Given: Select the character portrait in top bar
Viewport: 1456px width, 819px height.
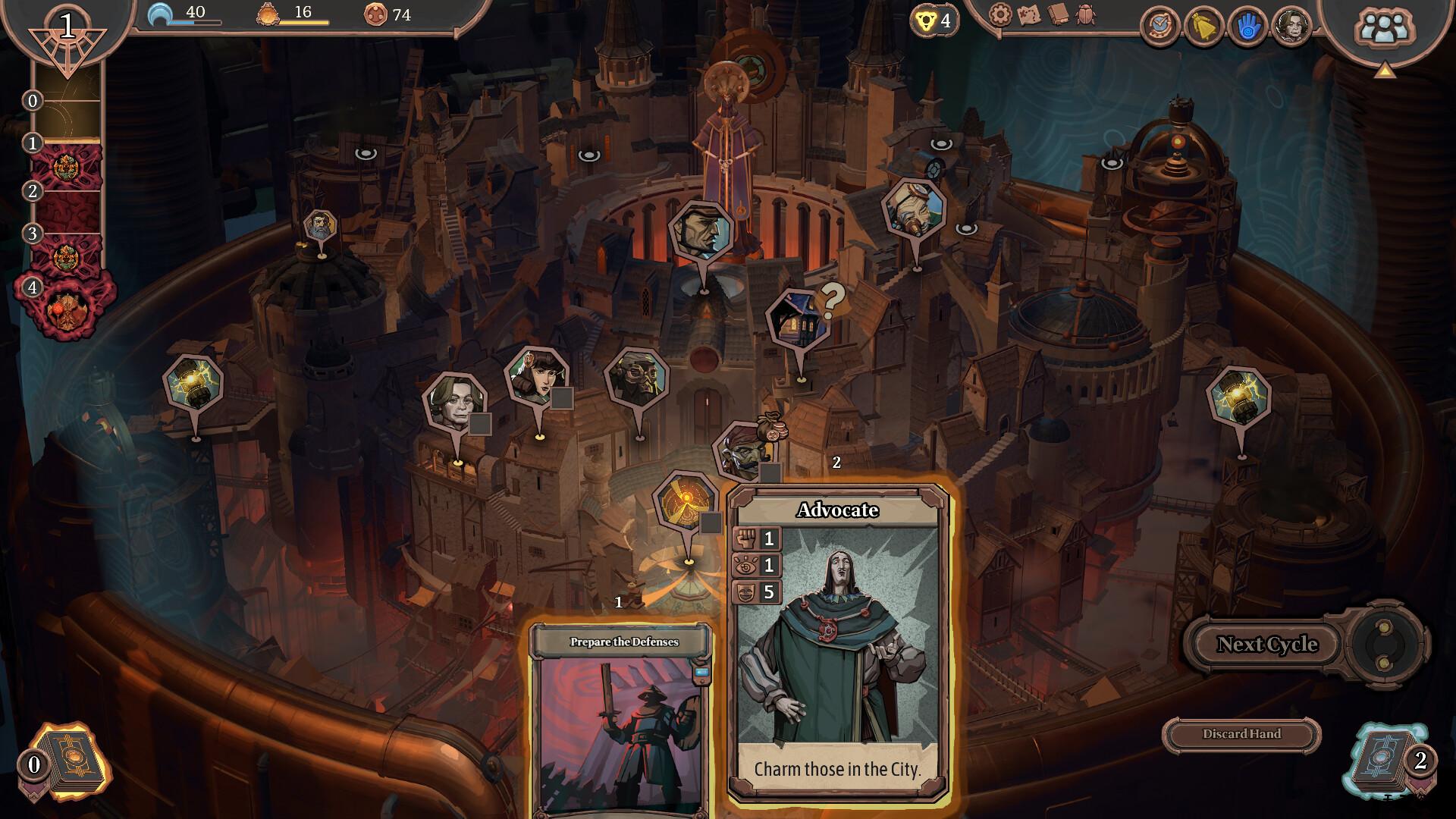Looking at the screenshot, I should click(x=1291, y=27).
